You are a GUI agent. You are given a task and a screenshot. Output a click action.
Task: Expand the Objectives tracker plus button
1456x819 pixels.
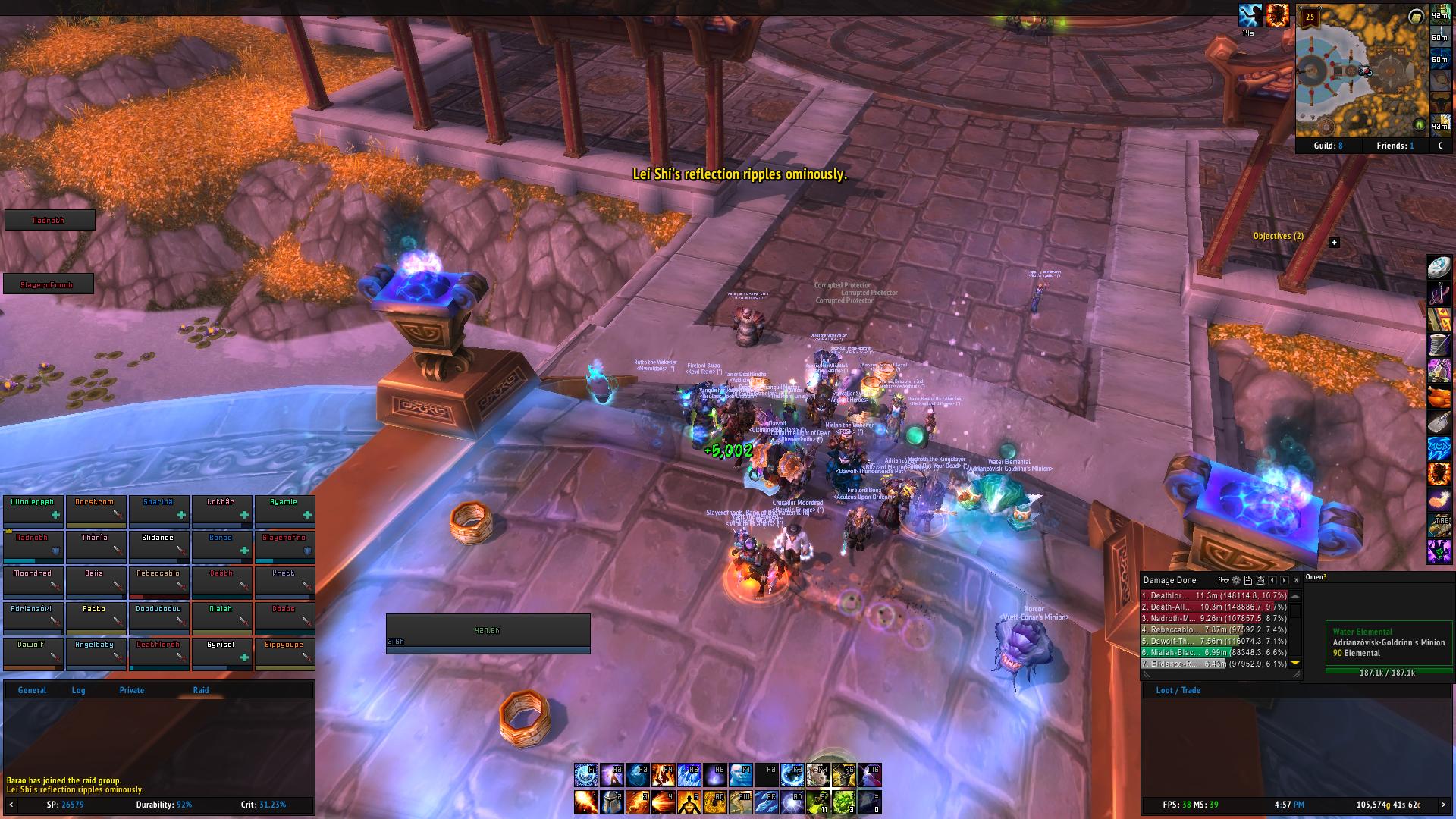click(x=1334, y=243)
